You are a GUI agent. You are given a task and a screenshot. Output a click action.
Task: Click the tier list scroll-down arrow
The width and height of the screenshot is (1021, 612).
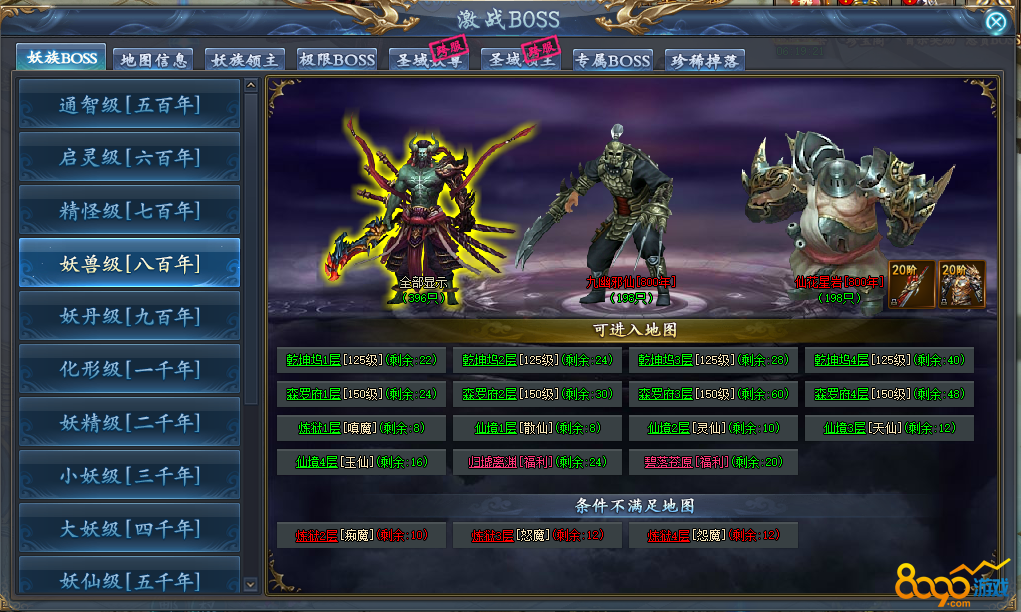point(250,584)
